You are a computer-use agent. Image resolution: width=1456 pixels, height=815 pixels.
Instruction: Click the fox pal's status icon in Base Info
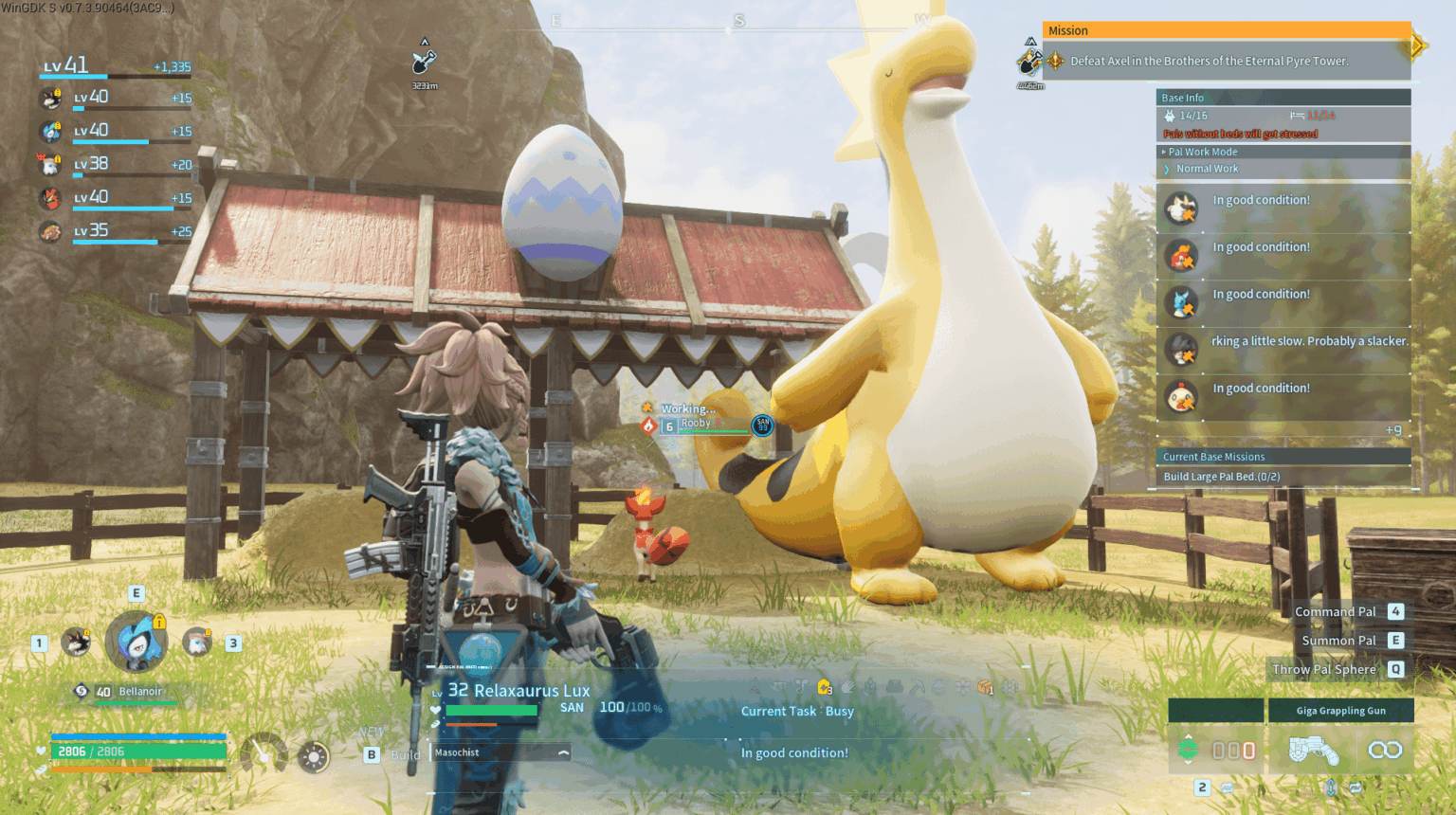click(1181, 256)
